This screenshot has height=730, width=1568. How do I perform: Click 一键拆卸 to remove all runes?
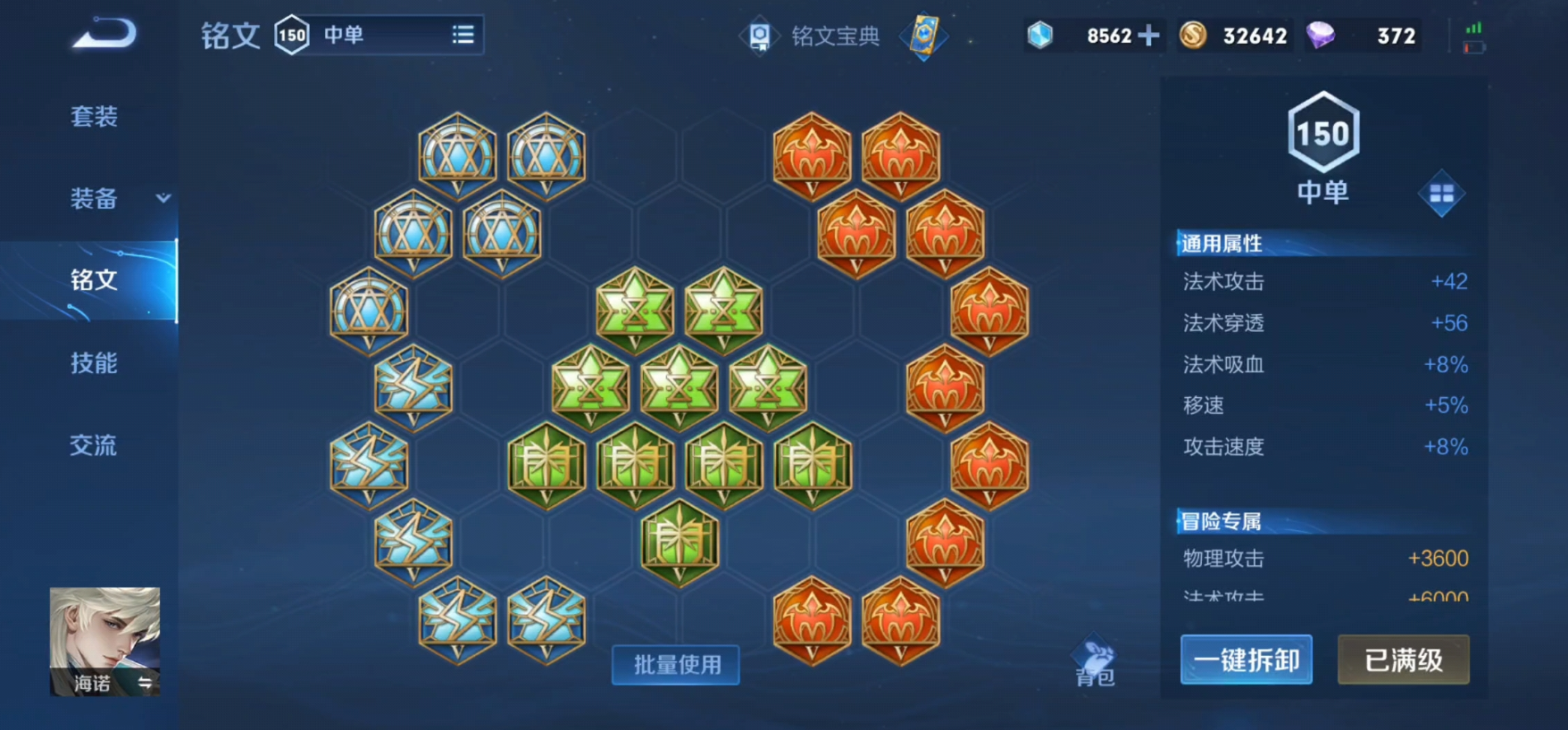point(1246,660)
